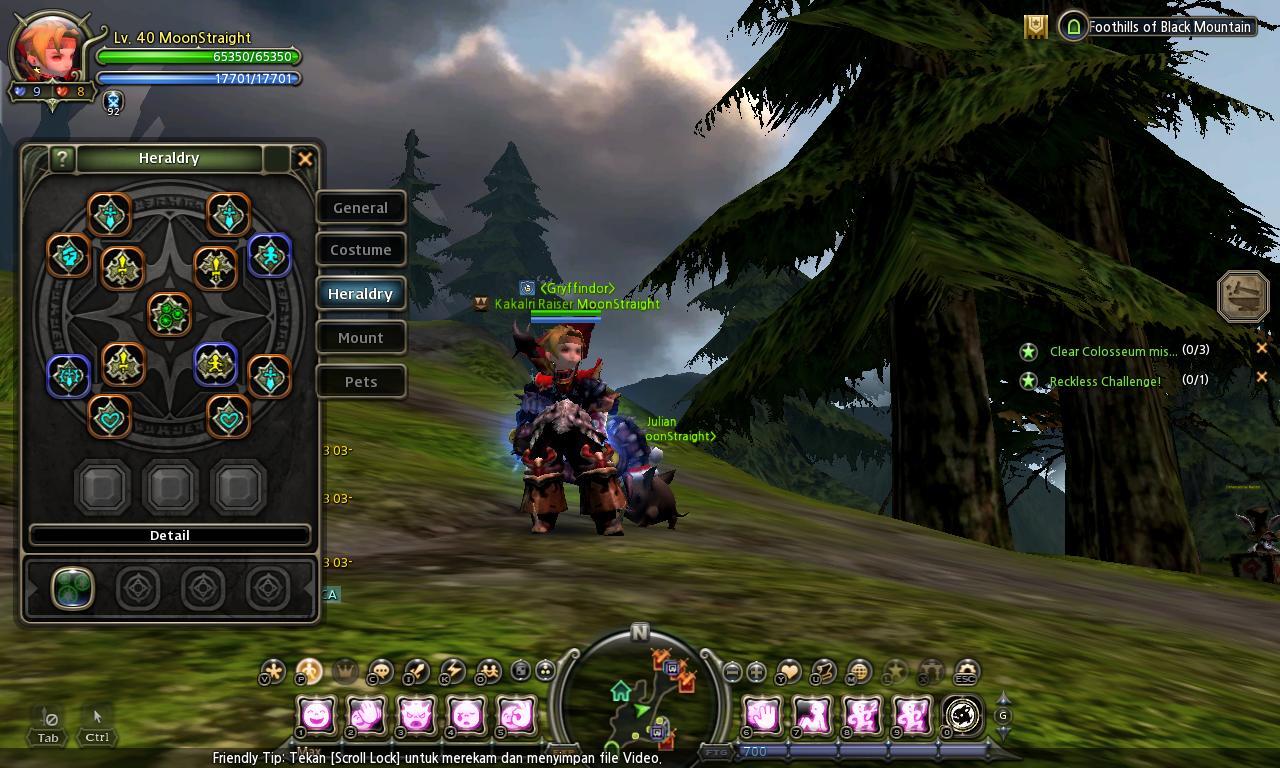Close the Heraldry window

305,158
